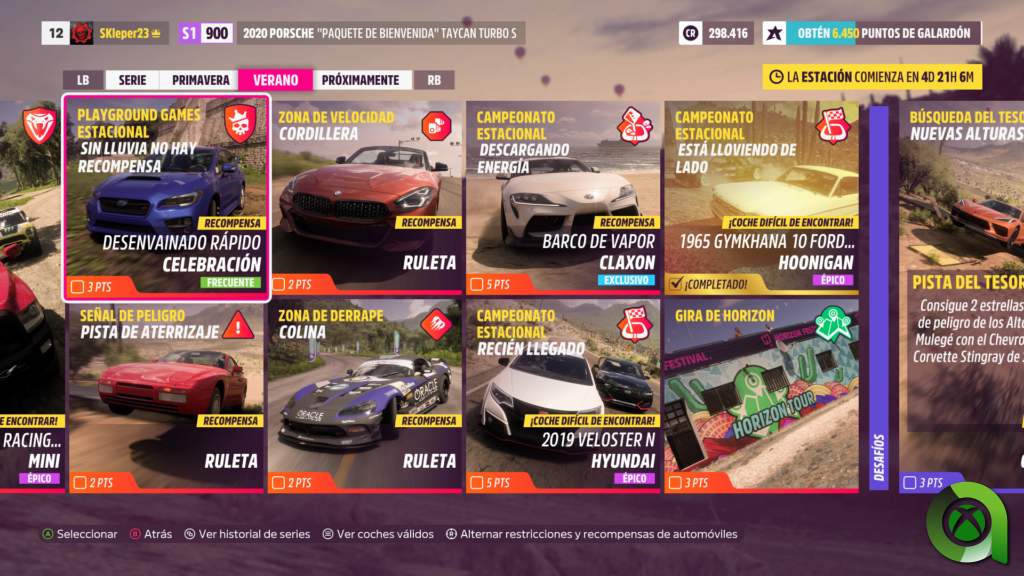The width and height of the screenshot is (1024, 576).
Task: Choose the Descargando Energía championship tile
Action: pos(563,197)
